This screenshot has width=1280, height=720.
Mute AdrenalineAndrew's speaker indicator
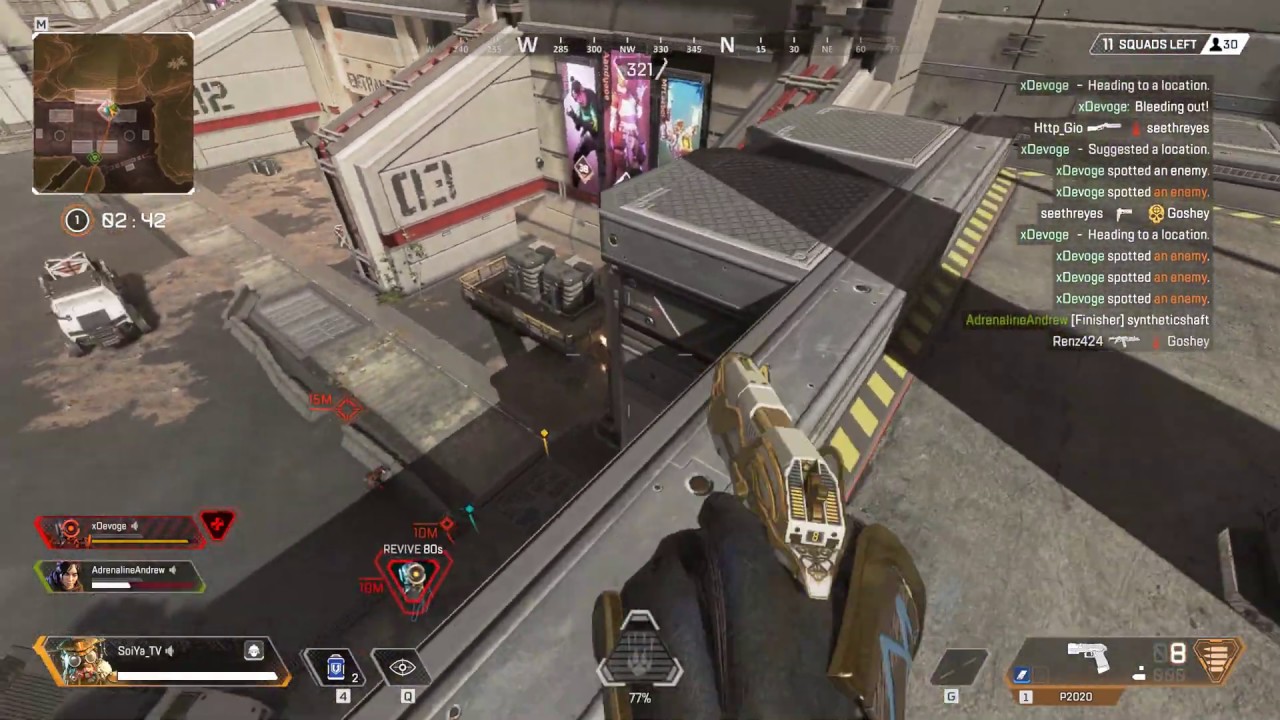[x=172, y=569]
